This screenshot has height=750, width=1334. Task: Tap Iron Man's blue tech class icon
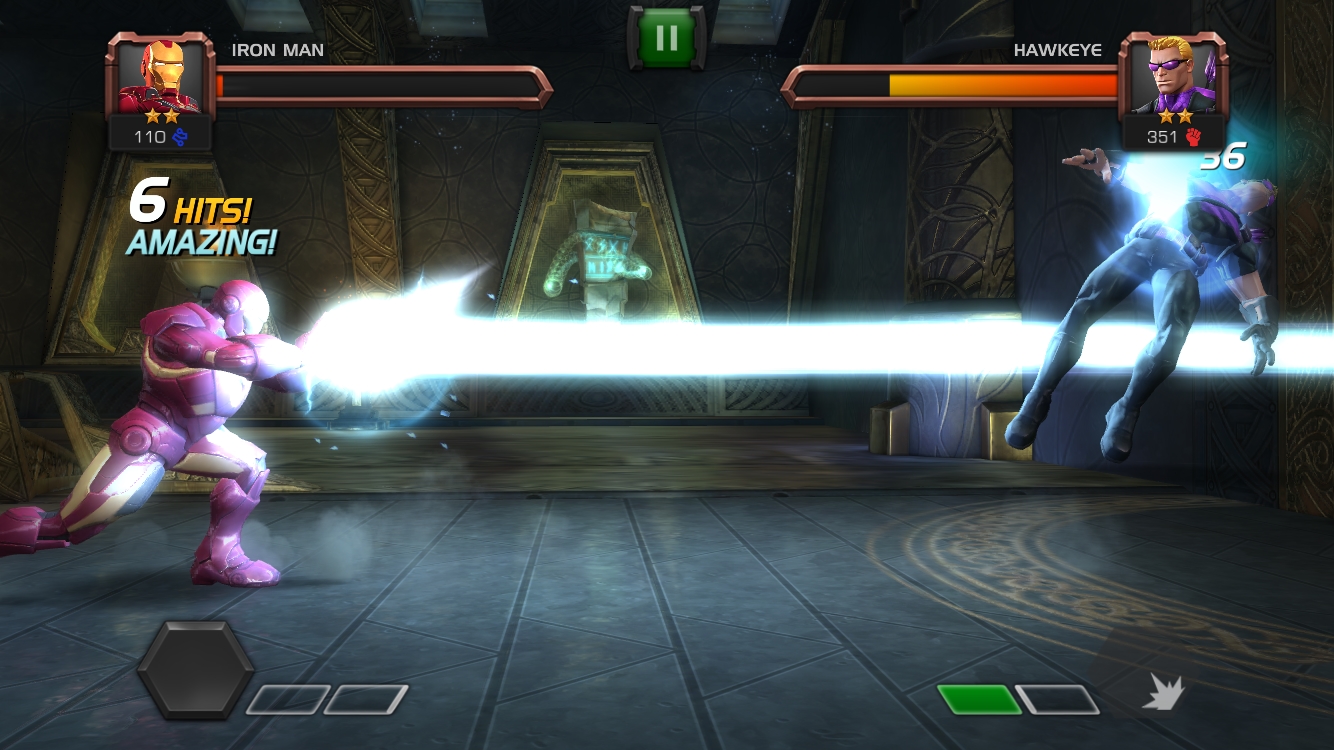178,137
